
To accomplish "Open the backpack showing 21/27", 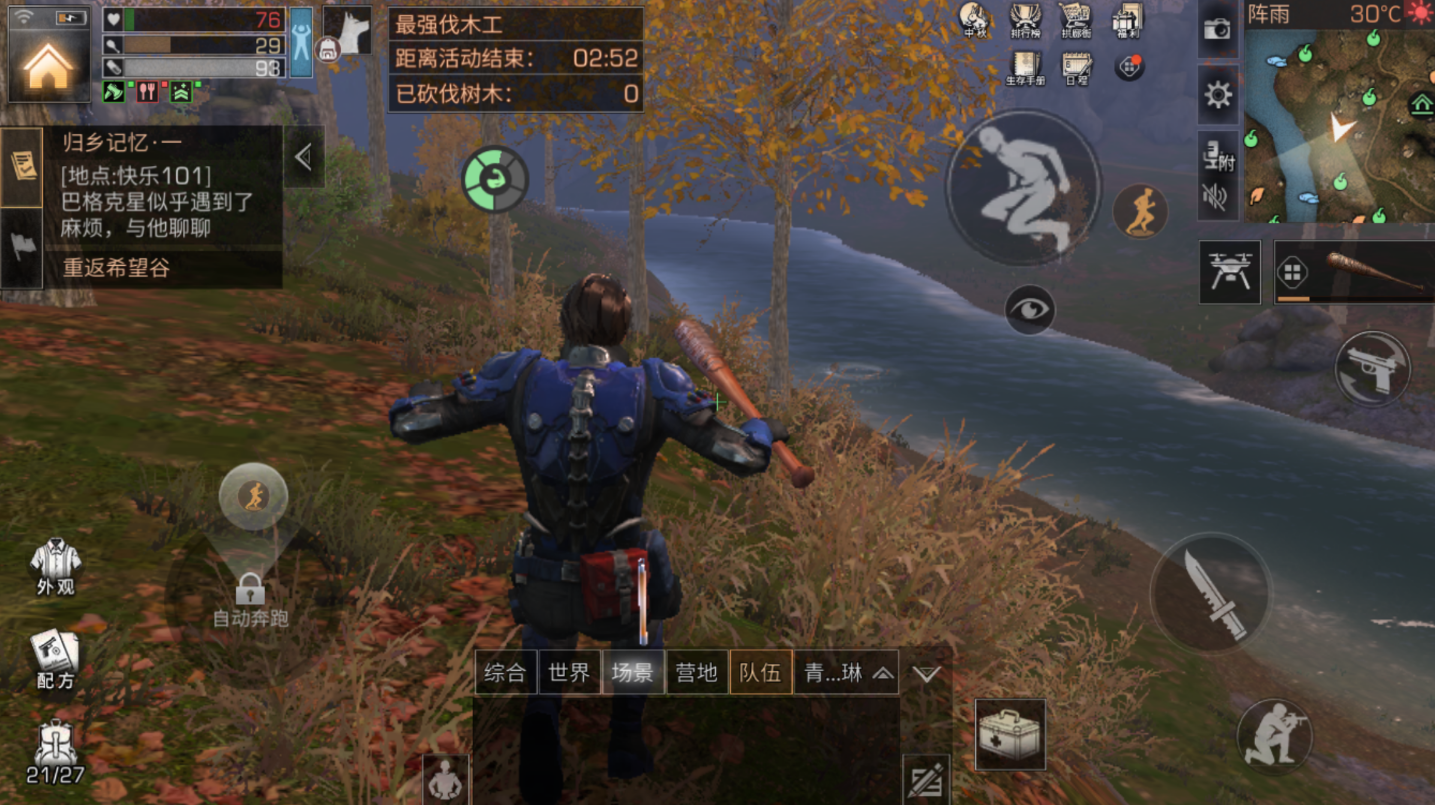I will tap(55, 753).
